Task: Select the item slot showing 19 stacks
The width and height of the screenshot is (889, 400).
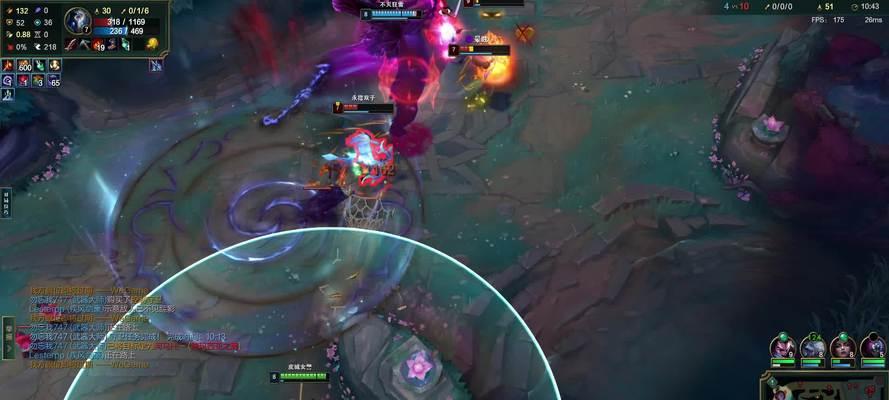Action: tap(99, 44)
